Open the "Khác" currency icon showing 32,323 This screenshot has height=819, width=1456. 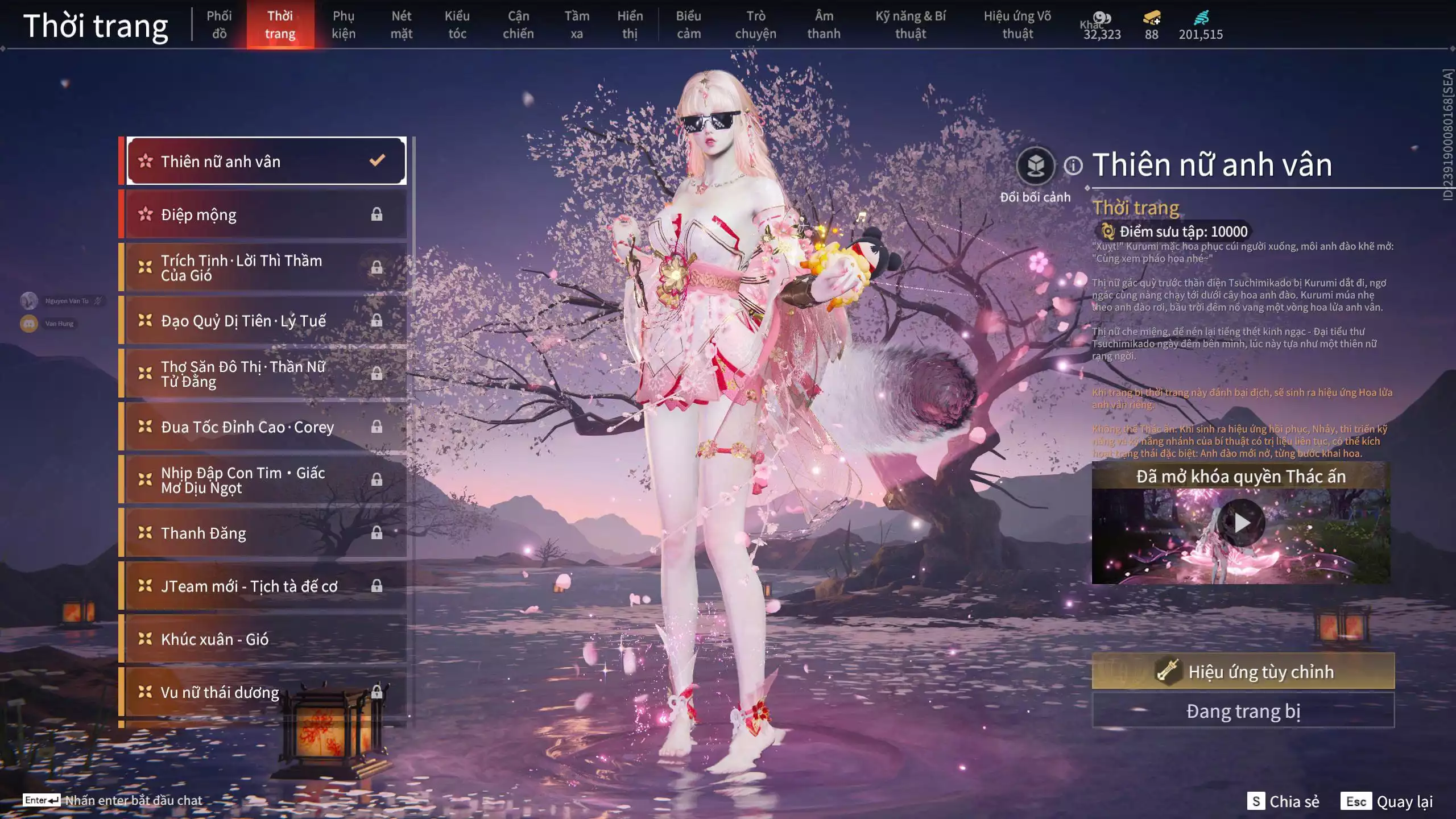click(x=1102, y=18)
